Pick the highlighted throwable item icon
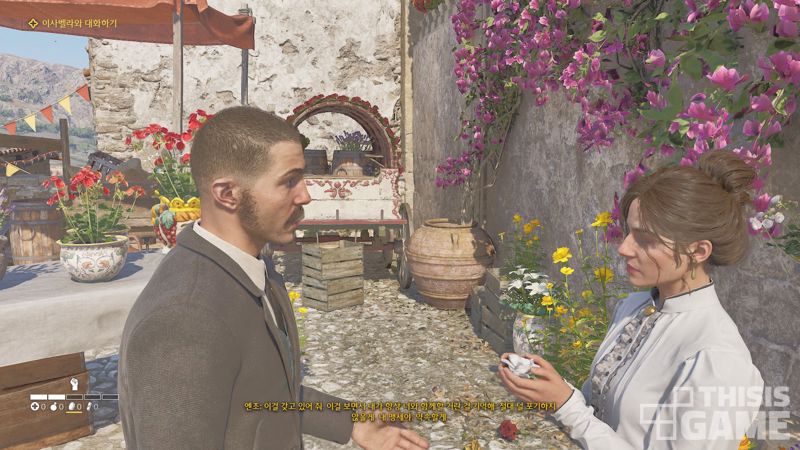This screenshot has width=800, height=450. (x=72, y=407)
